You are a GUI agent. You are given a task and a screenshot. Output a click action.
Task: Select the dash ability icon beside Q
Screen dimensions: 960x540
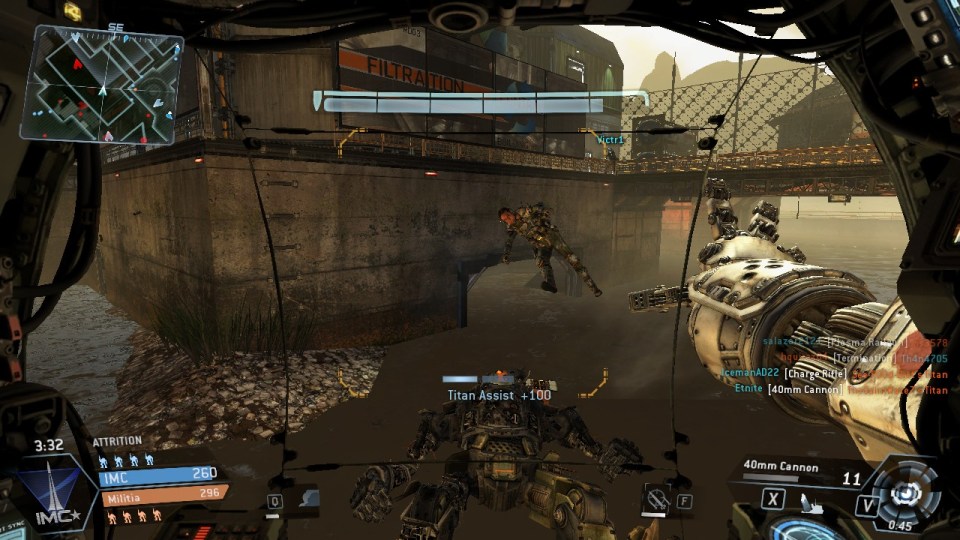point(309,498)
